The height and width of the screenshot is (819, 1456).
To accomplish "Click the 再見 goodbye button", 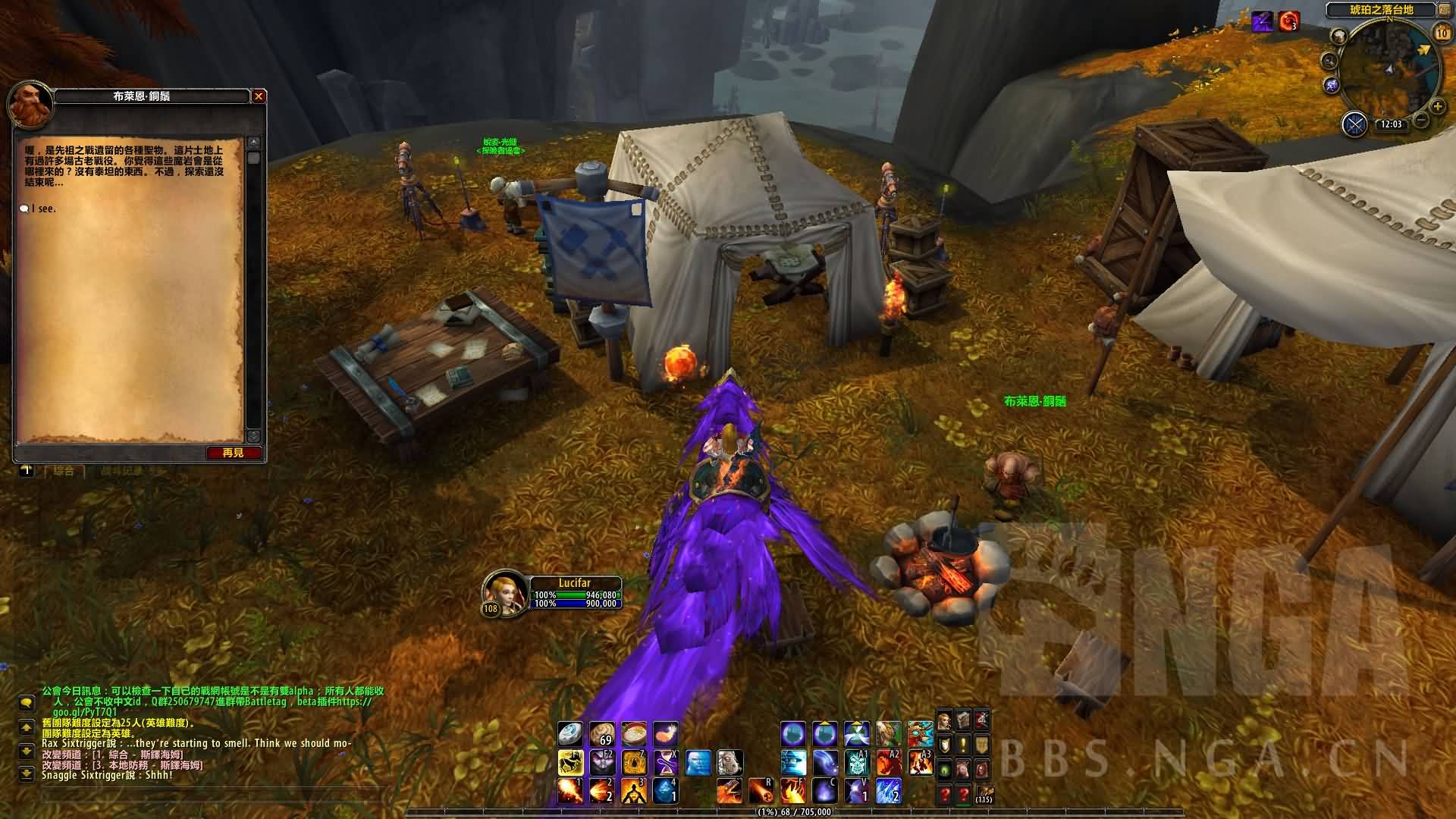I will pos(234,453).
